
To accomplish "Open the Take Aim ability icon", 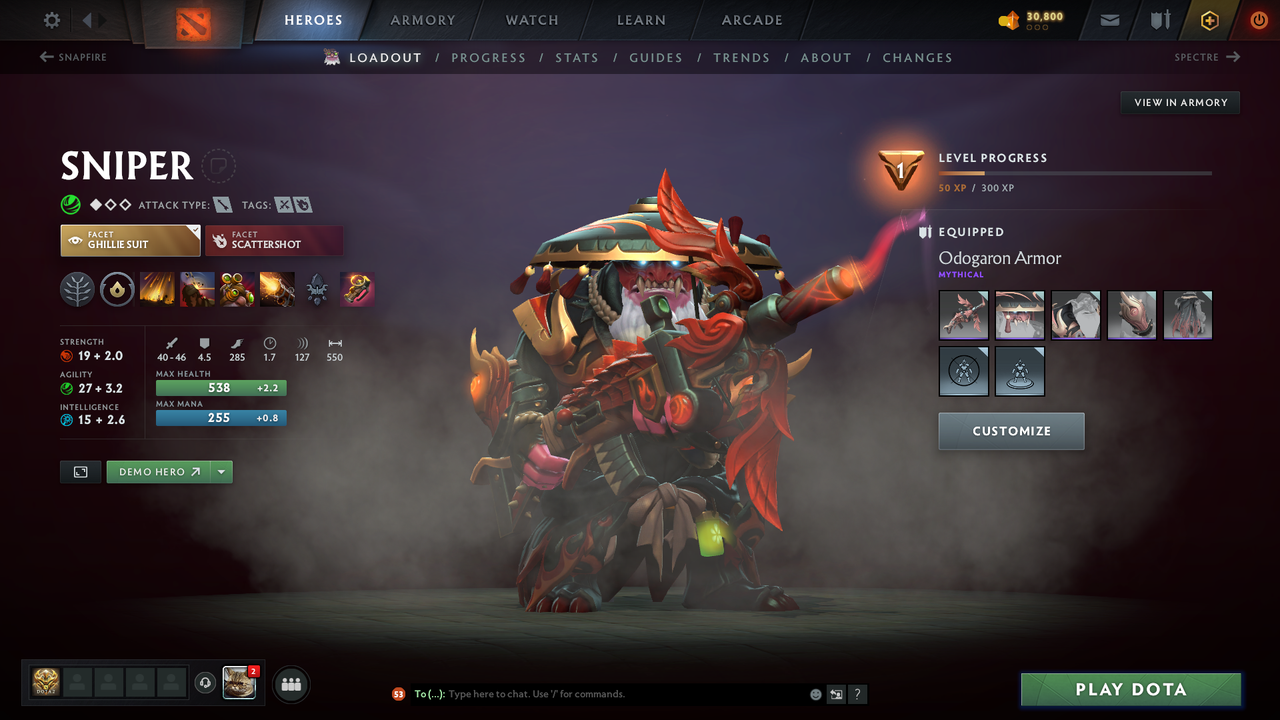I will coord(237,289).
